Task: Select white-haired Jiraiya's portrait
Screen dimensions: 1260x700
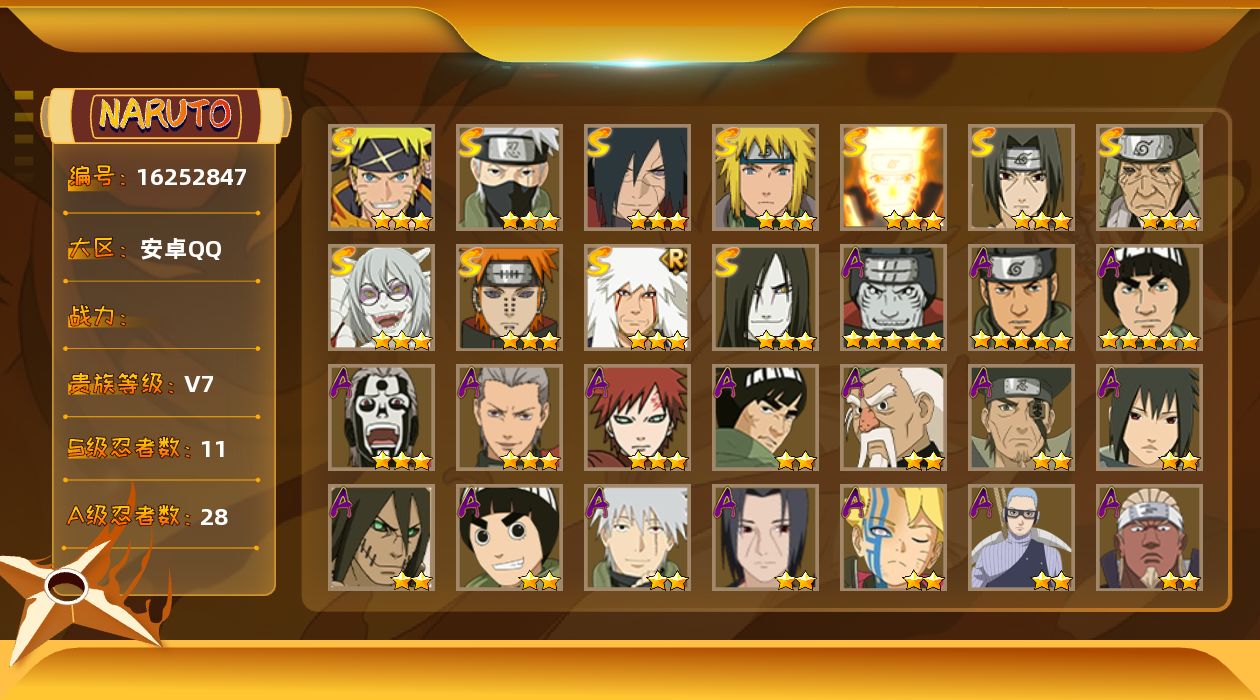Action: 637,297
